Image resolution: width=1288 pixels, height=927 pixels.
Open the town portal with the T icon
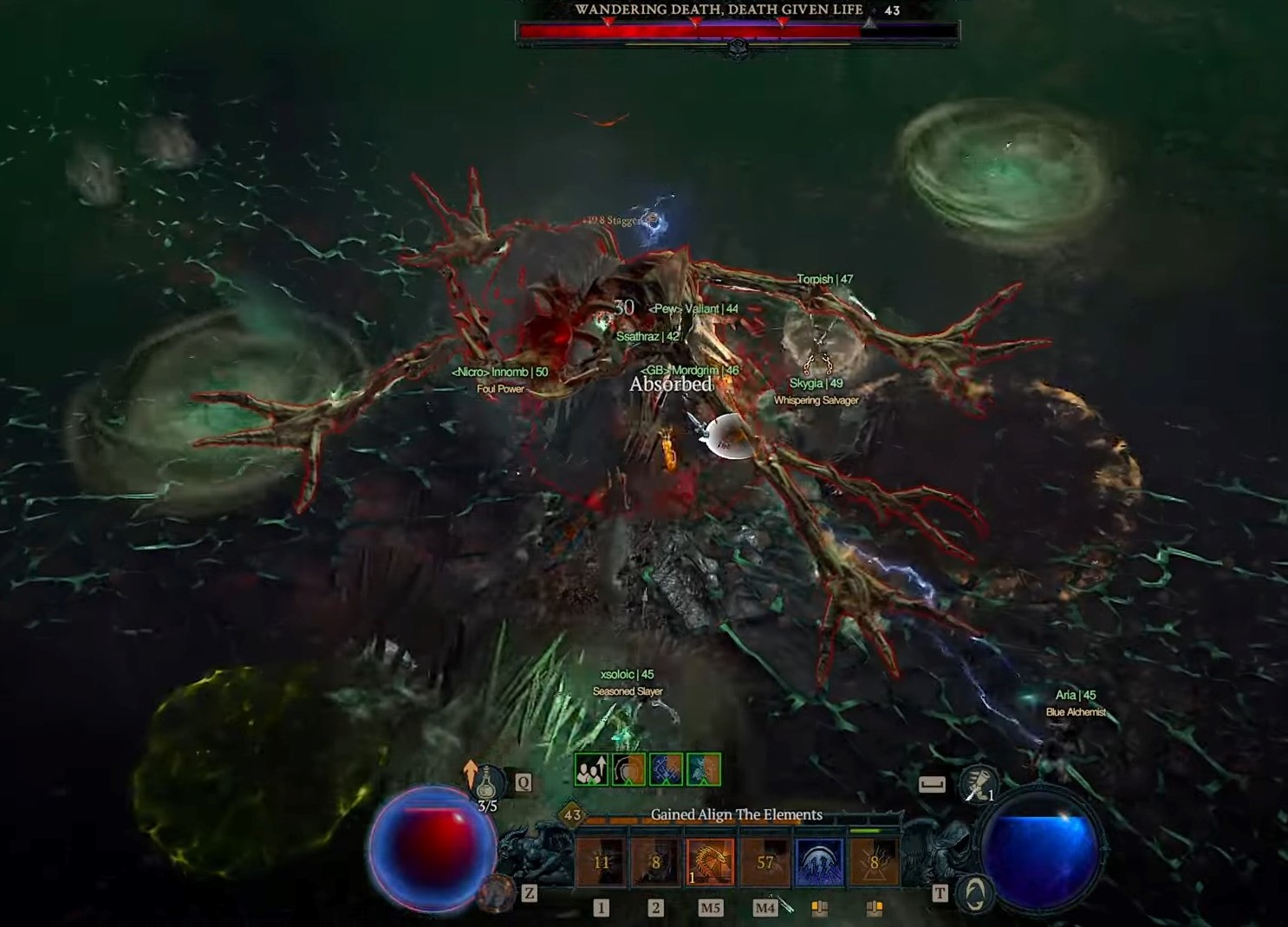tap(938, 893)
